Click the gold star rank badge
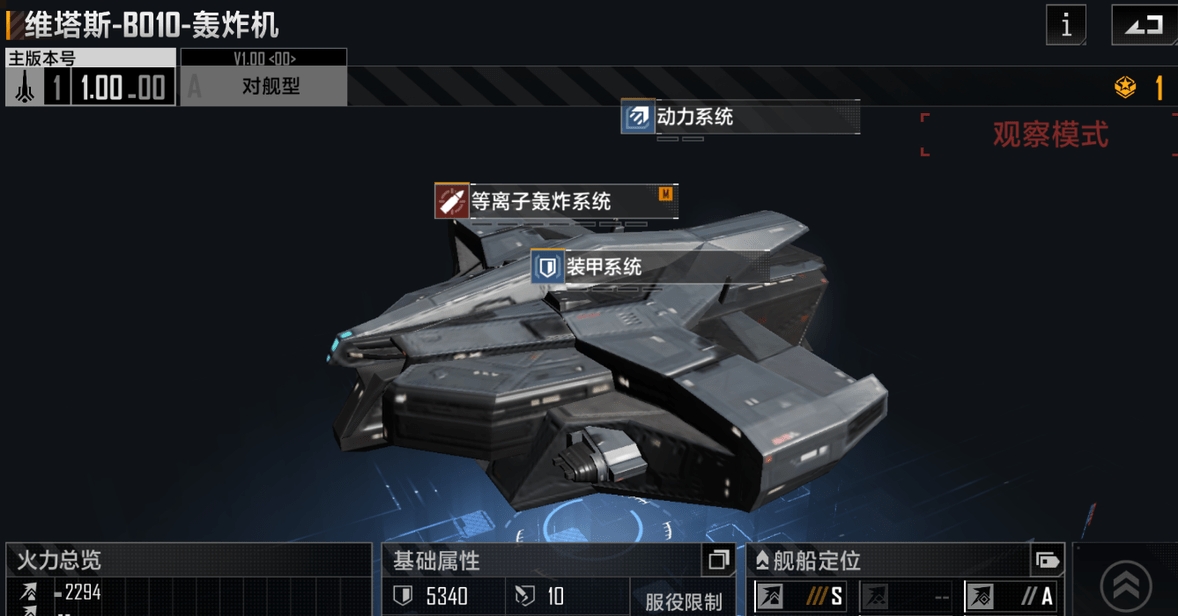Viewport: 1178px width, 616px height. (1125, 88)
